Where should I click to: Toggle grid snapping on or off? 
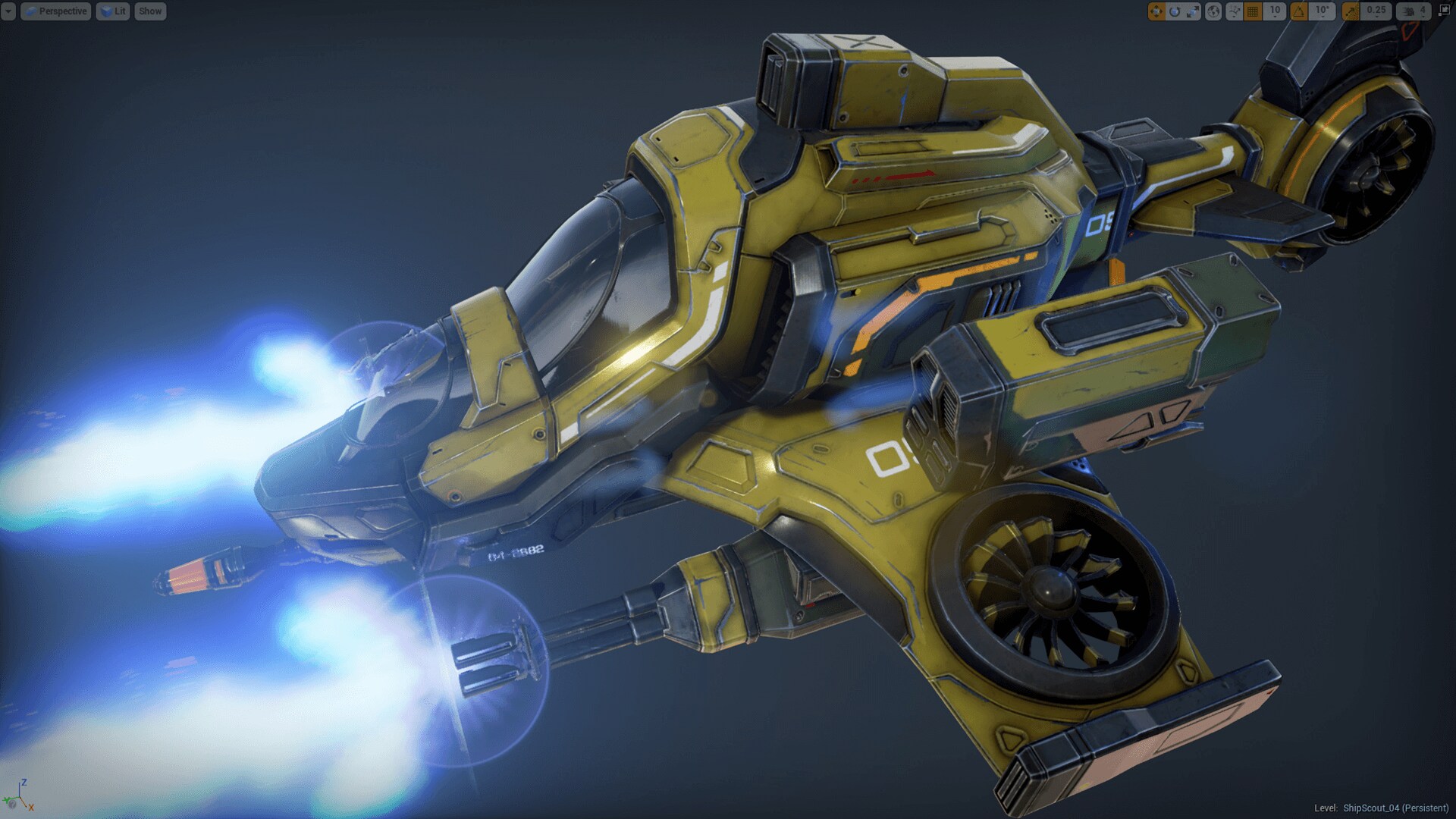click(1253, 11)
